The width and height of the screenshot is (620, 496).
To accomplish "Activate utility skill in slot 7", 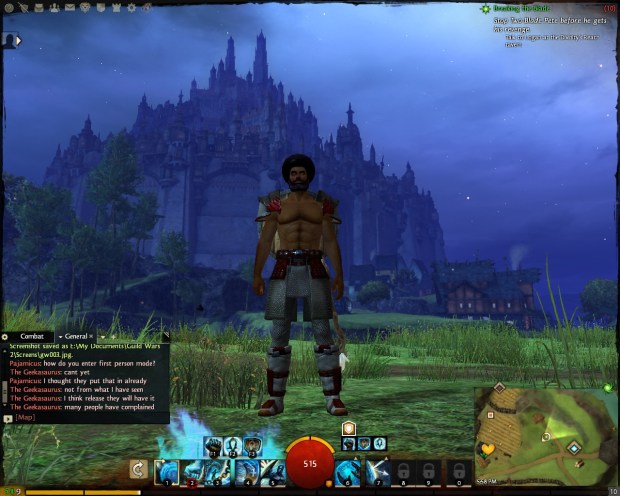I will (376, 470).
